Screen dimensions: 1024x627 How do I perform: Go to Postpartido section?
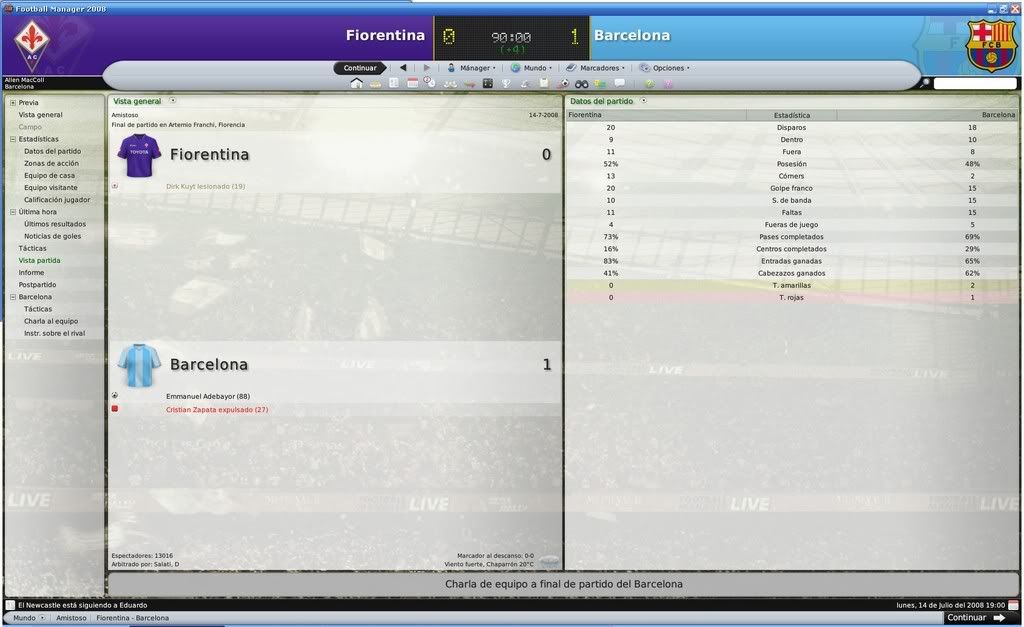(x=37, y=285)
